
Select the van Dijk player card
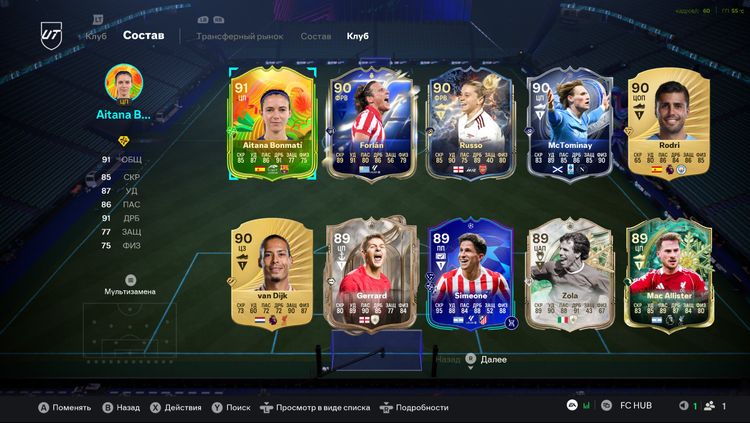click(x=272, y=274)
